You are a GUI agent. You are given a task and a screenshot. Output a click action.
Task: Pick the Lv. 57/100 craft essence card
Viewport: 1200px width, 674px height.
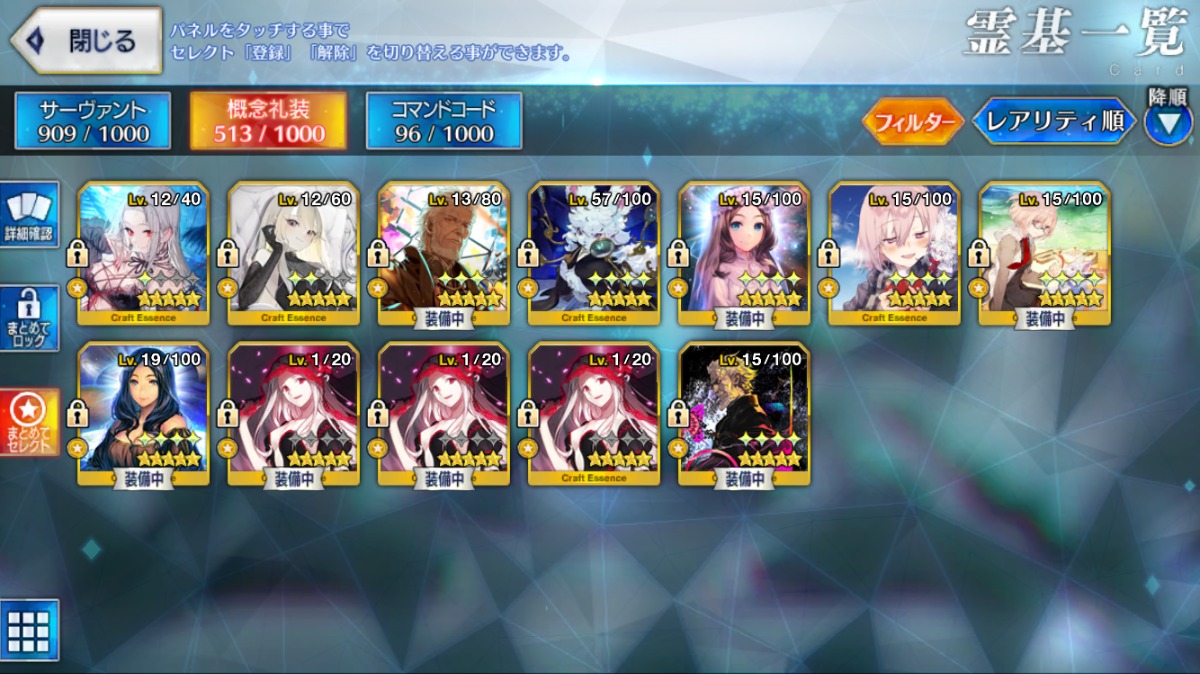click(593, 254)
